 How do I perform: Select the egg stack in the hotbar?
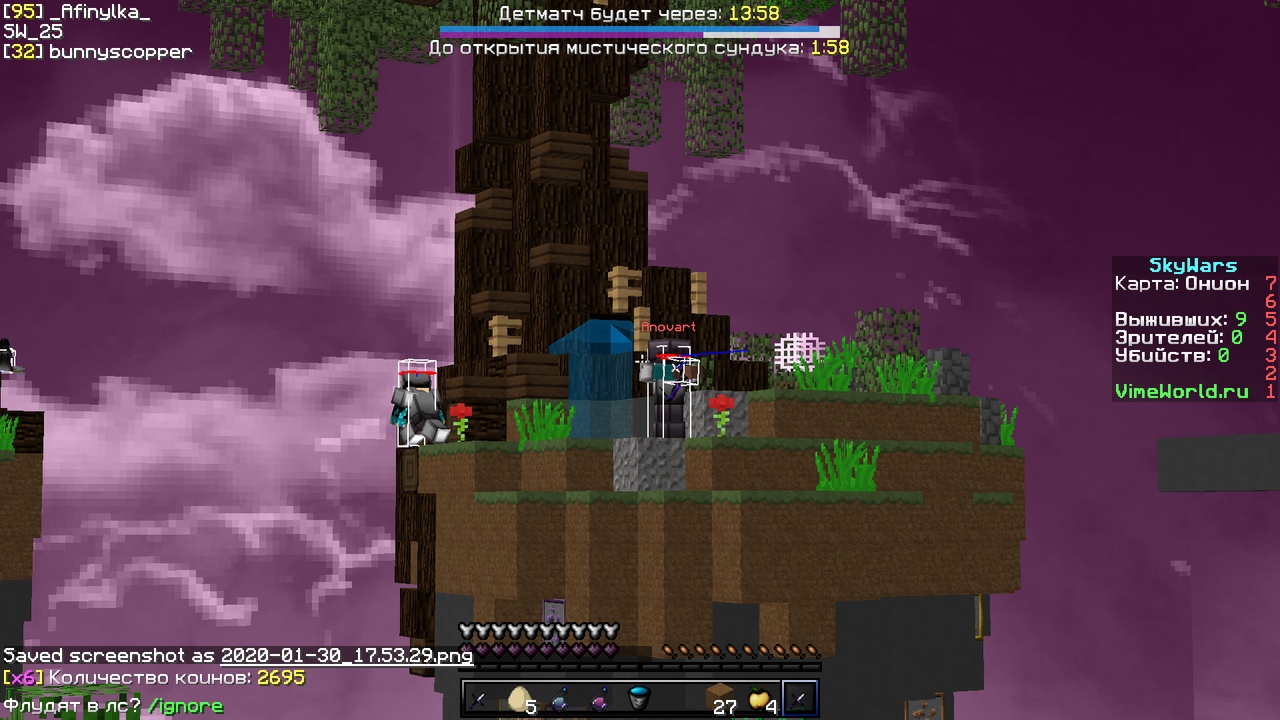(520, 698)
